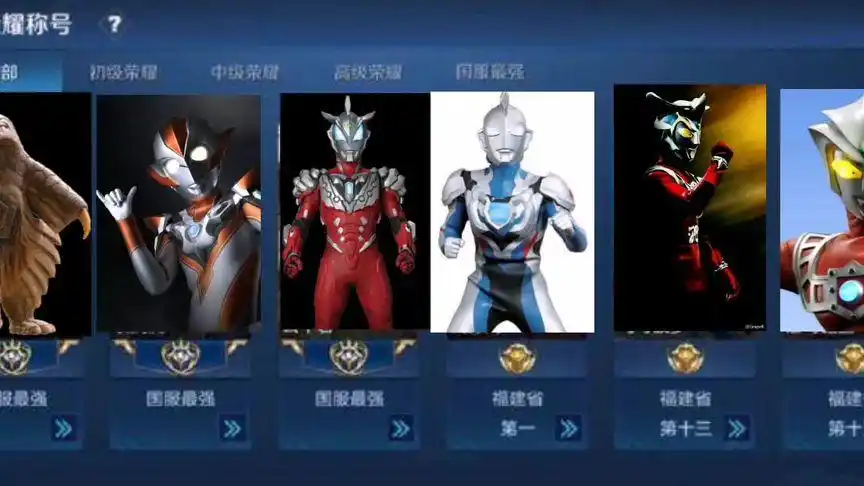Click the arrow under the brown monster card
Viewport: 864px width, 486px height.
64,429
